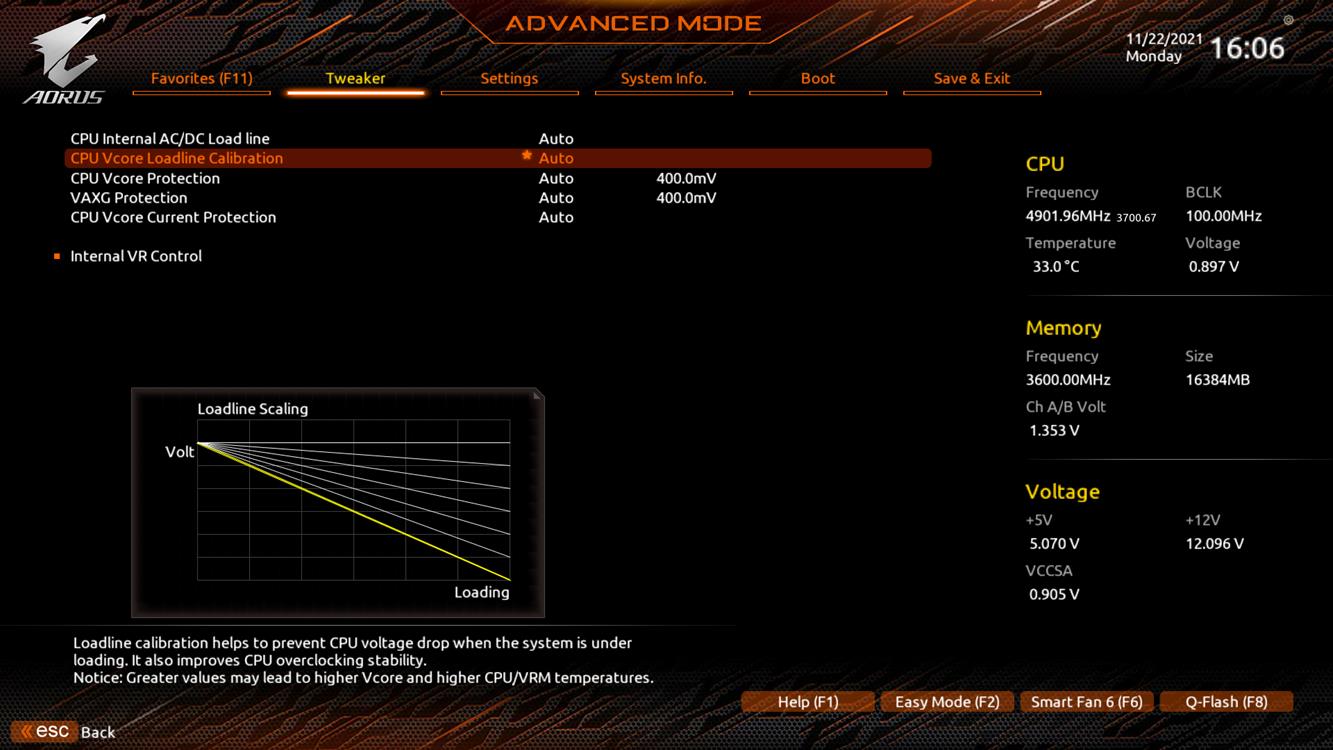The image size is (1333, 750).
Task: Select the VAXG Protection setting
Action: coord(129,198)
